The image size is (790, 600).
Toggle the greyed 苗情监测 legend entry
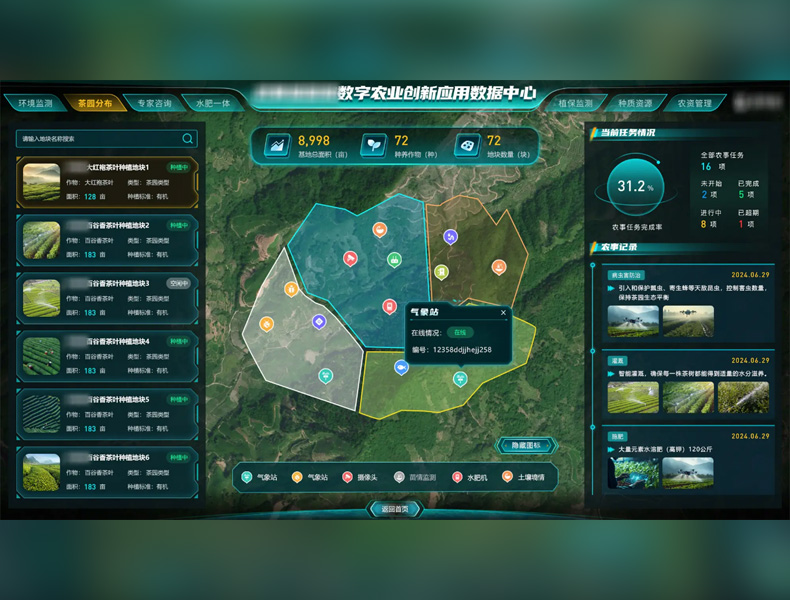click(x=414, y=478)
